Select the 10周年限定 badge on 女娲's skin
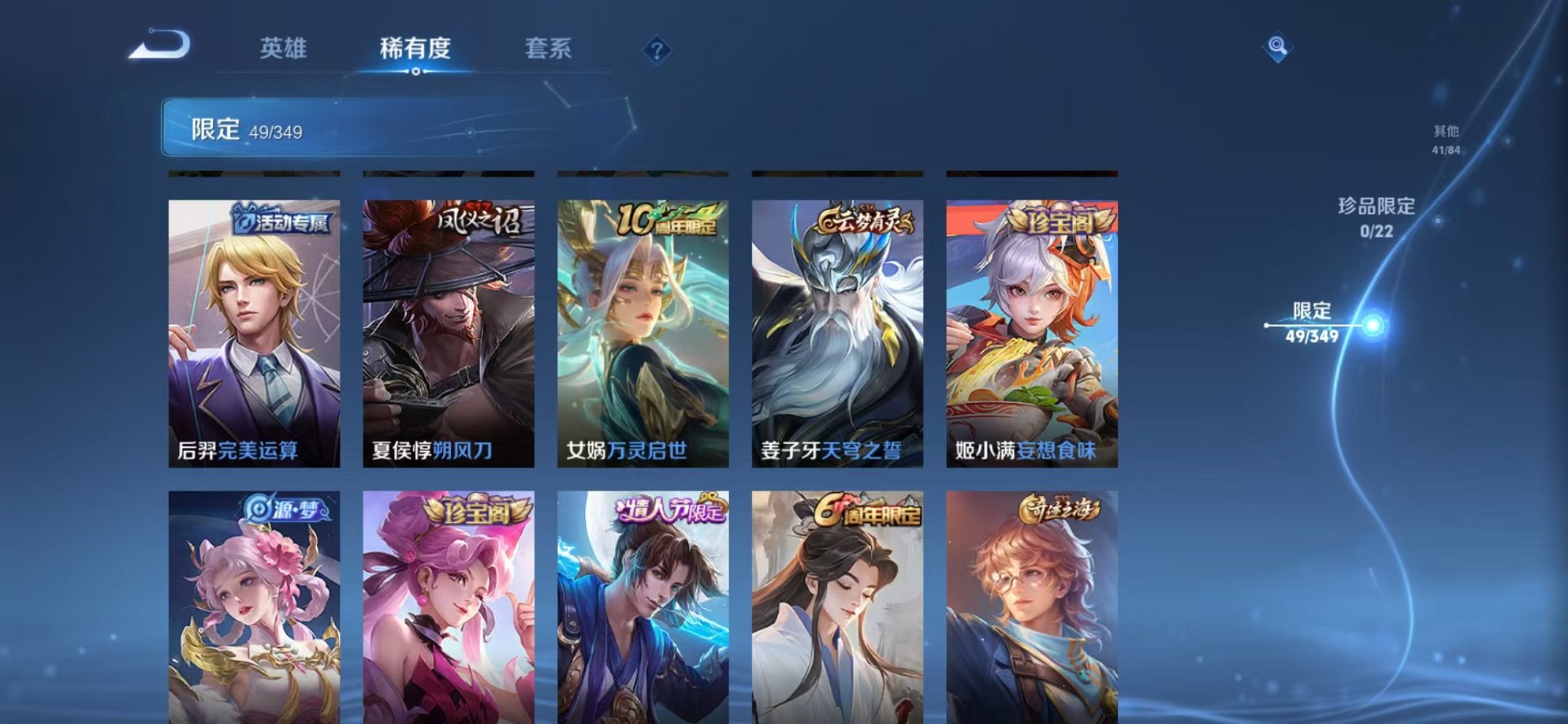 click(668, 218)
